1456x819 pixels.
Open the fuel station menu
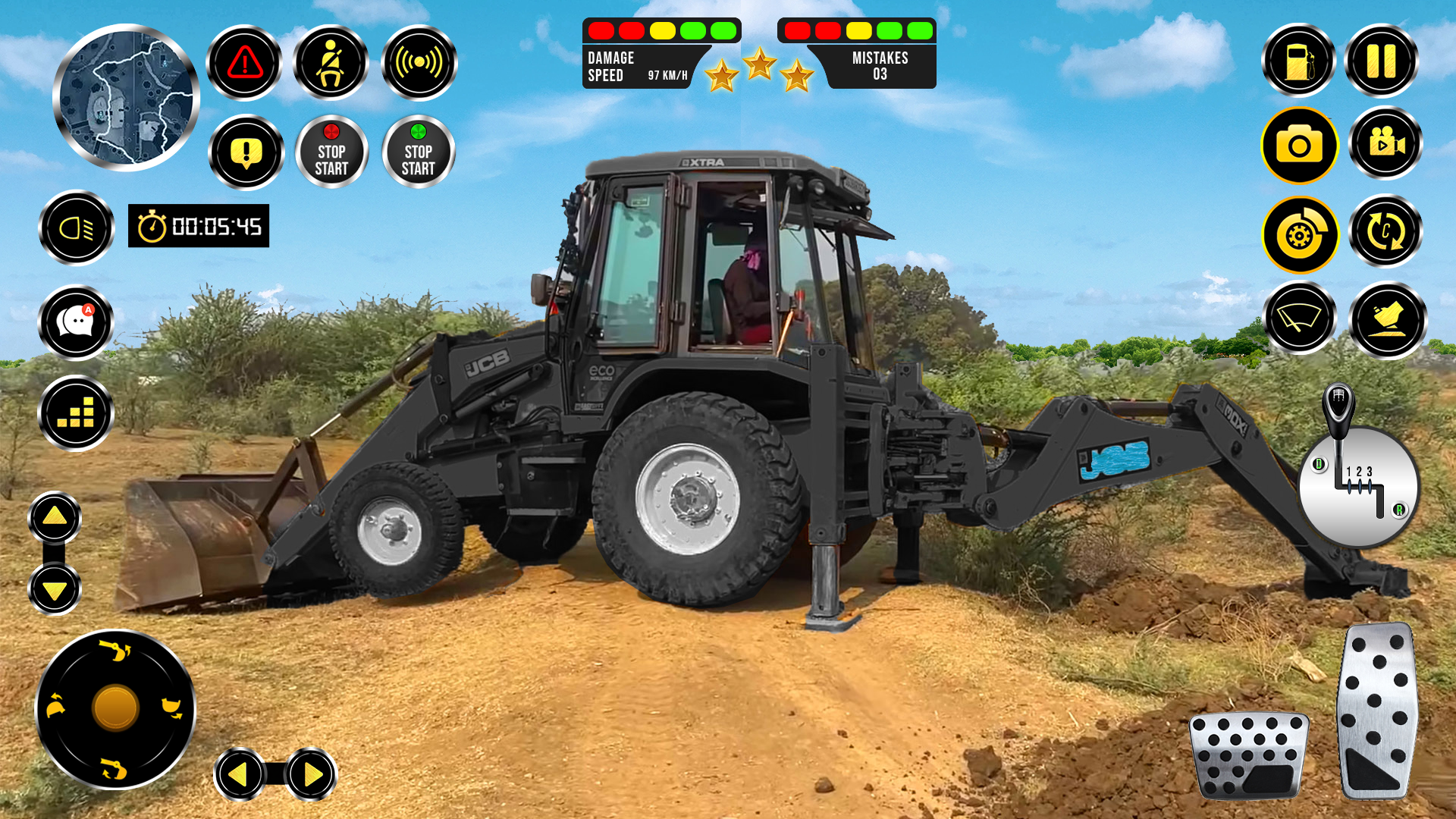tap(1299, 61)
